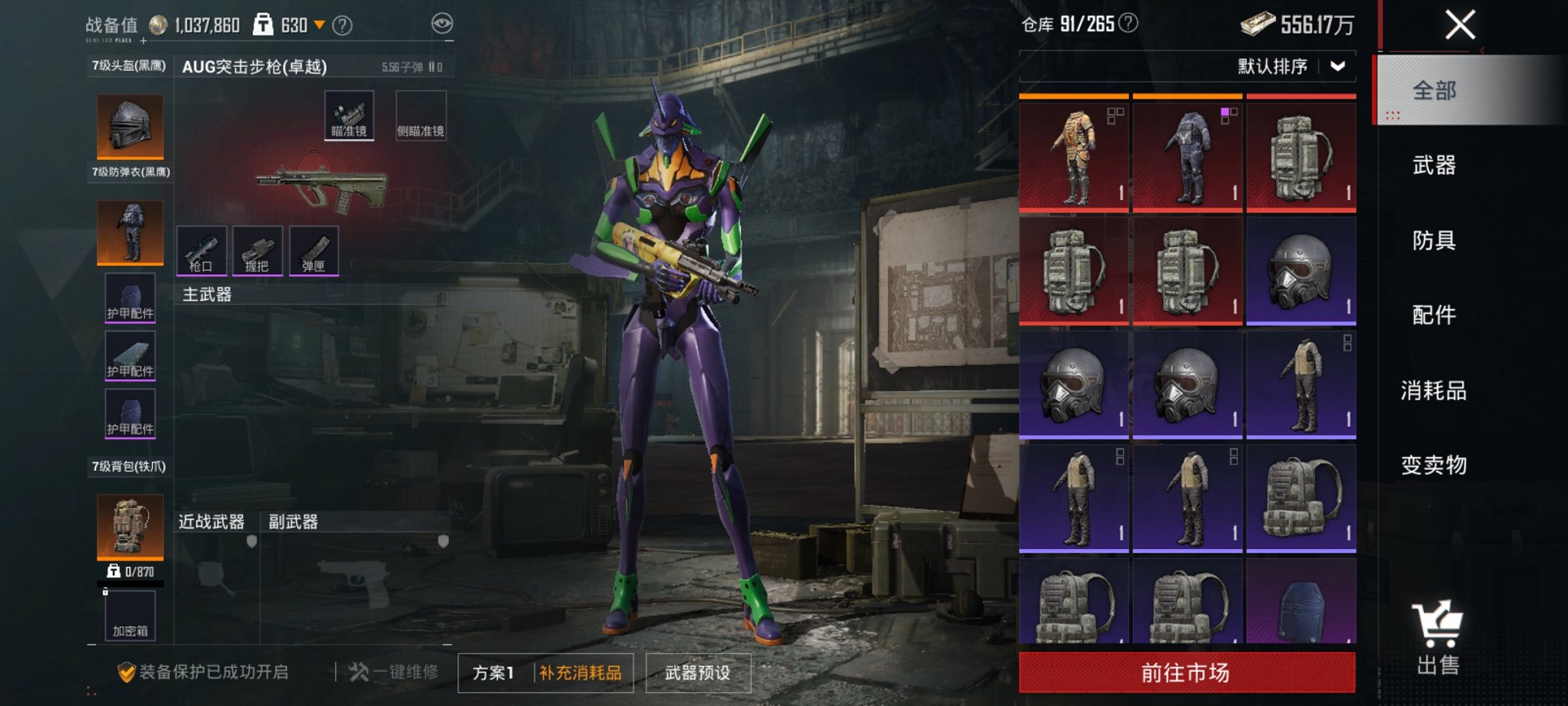Show the 消耗品 category
Image resolution: width=1568 pixels, height=706 pixels.
point(1433,390)
